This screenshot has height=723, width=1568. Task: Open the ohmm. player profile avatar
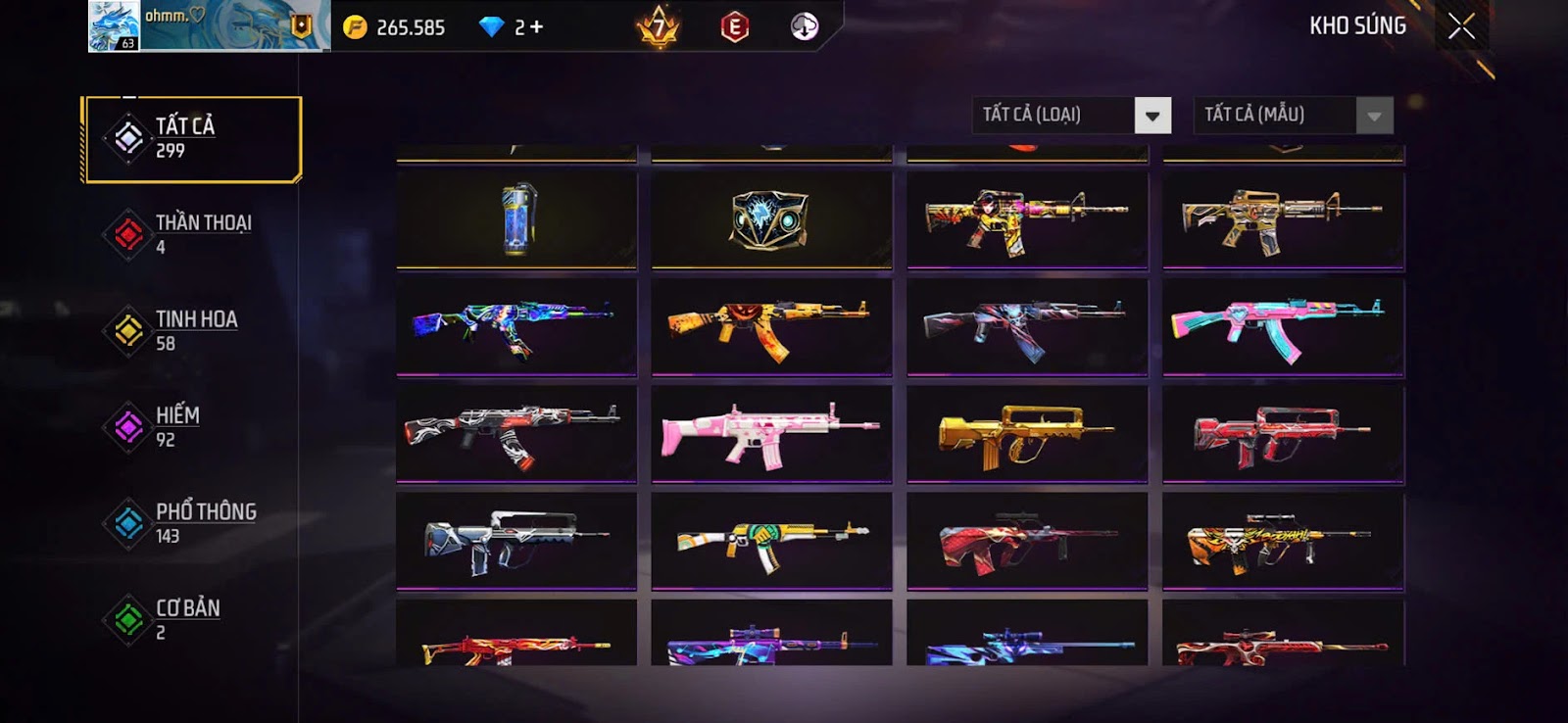click(x=114, y=26)
